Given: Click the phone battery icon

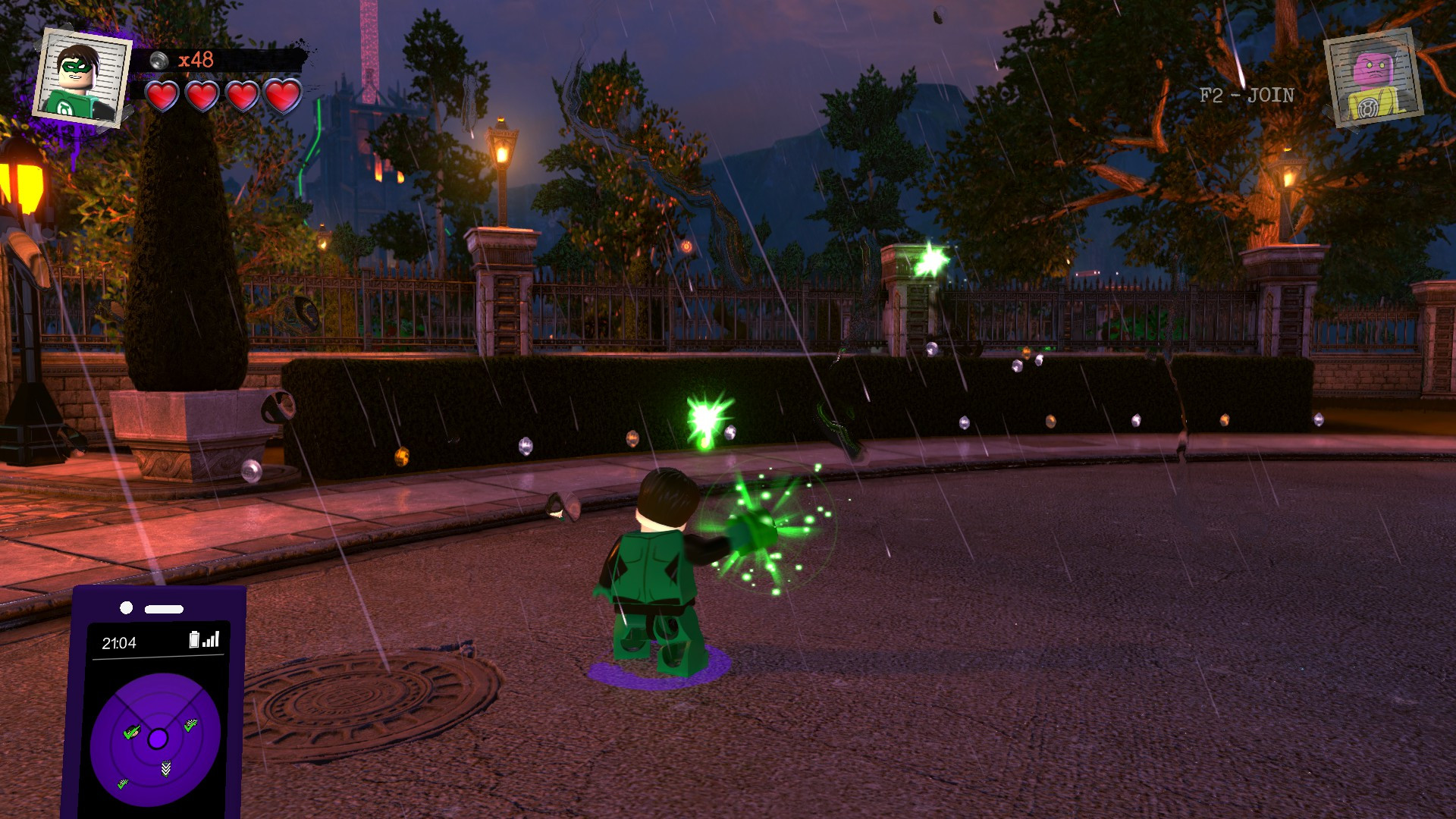Looking at the screenshot, I should click(195, 639).
